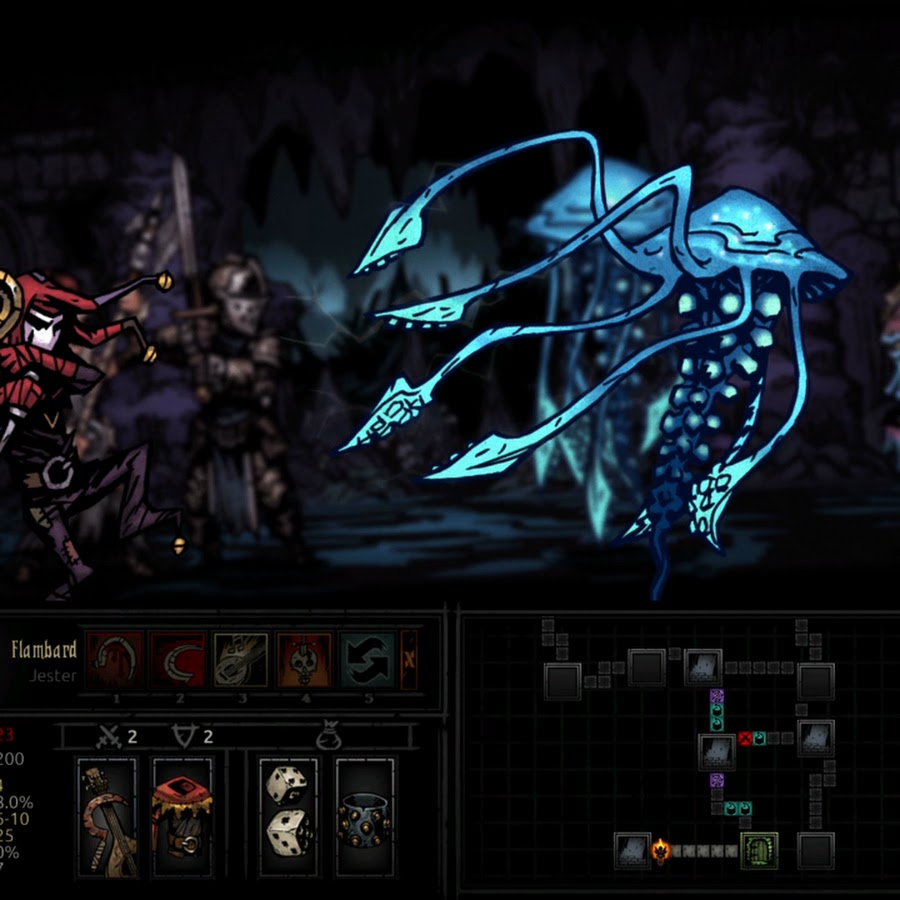Choose the red sickle Harvest skill
This screenshot has width=900, height=900.
[178, 660]
